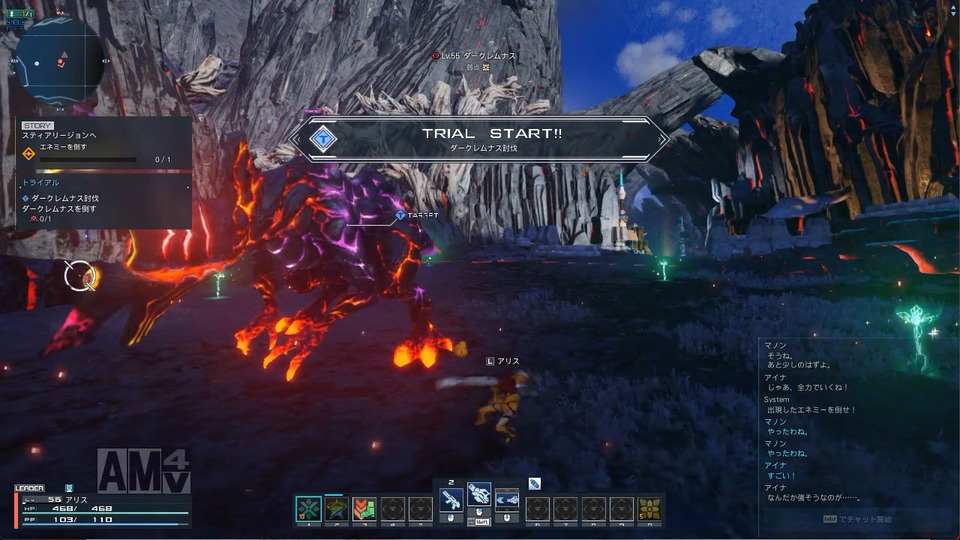Select the right-hand weapon action slot
This screenshot has width=960, height=540.
click(507, 499)
